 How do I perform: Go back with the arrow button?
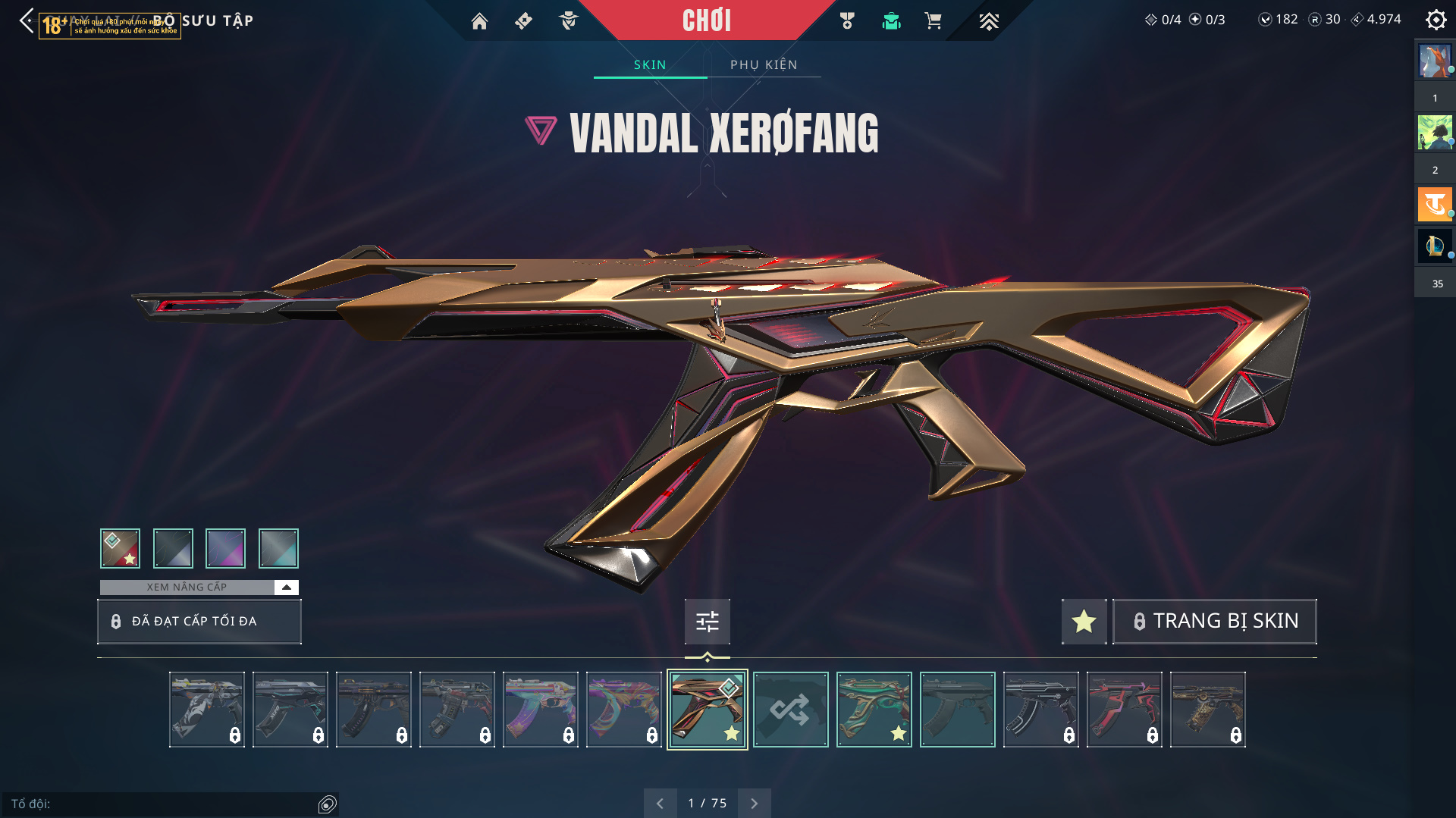pyautogui.click(x=27, y=20)
